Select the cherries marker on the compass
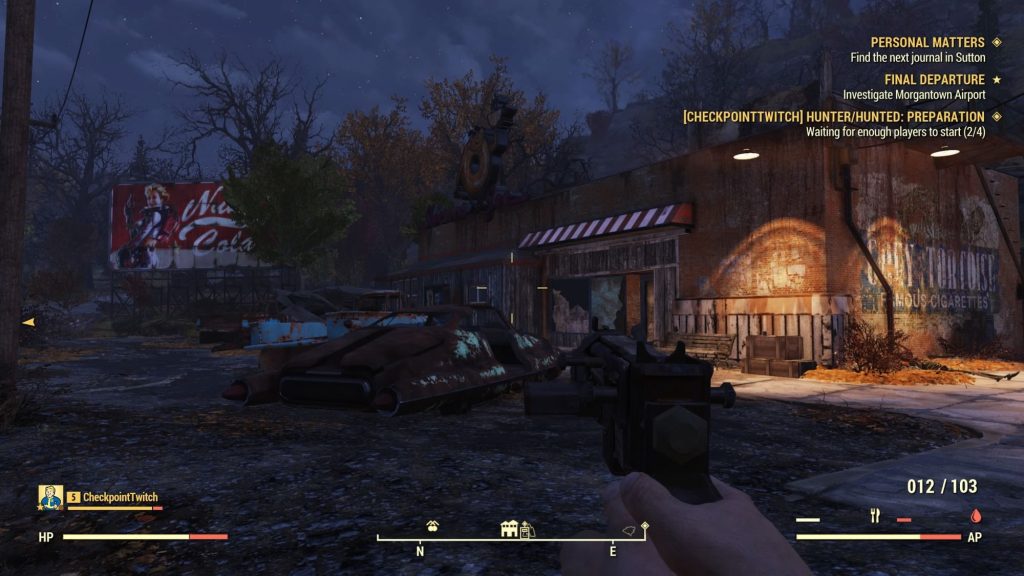1024x576 pixels. (433, 526)
